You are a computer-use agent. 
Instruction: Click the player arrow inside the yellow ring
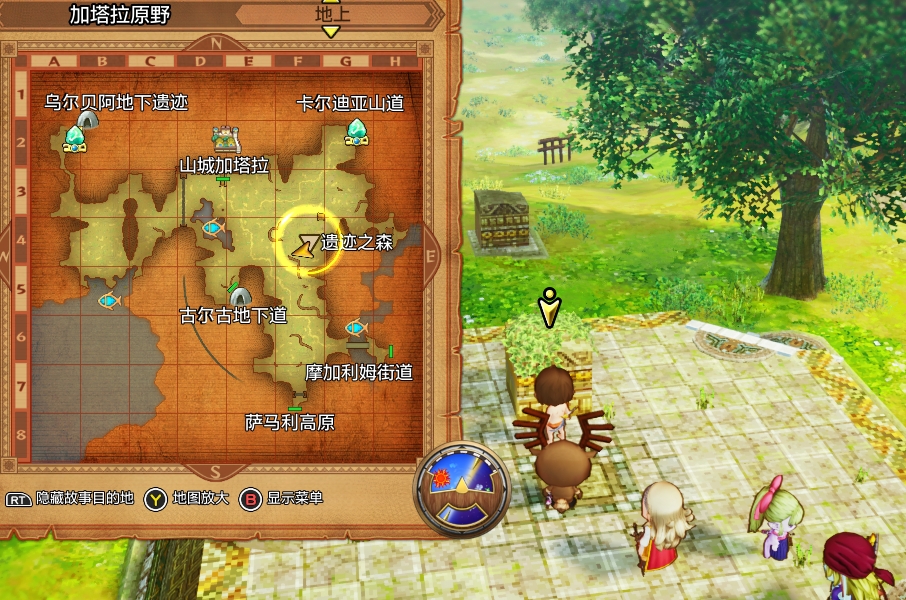click(302, 246)
